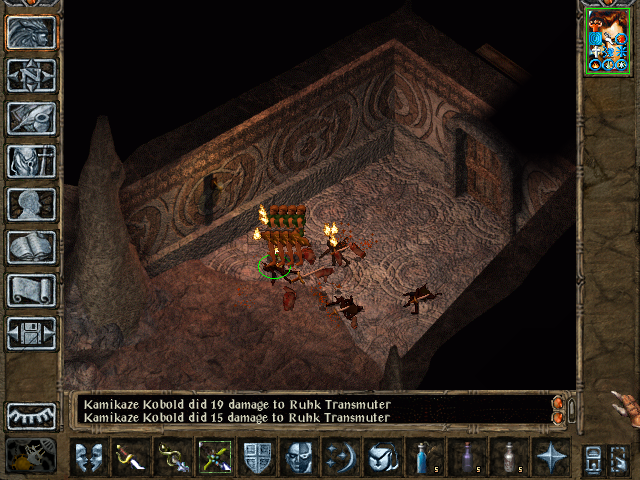The height and width of the screenshot is (480, 640).
Task: Toggle the party AI lantern button
Action: pos(31,456)
